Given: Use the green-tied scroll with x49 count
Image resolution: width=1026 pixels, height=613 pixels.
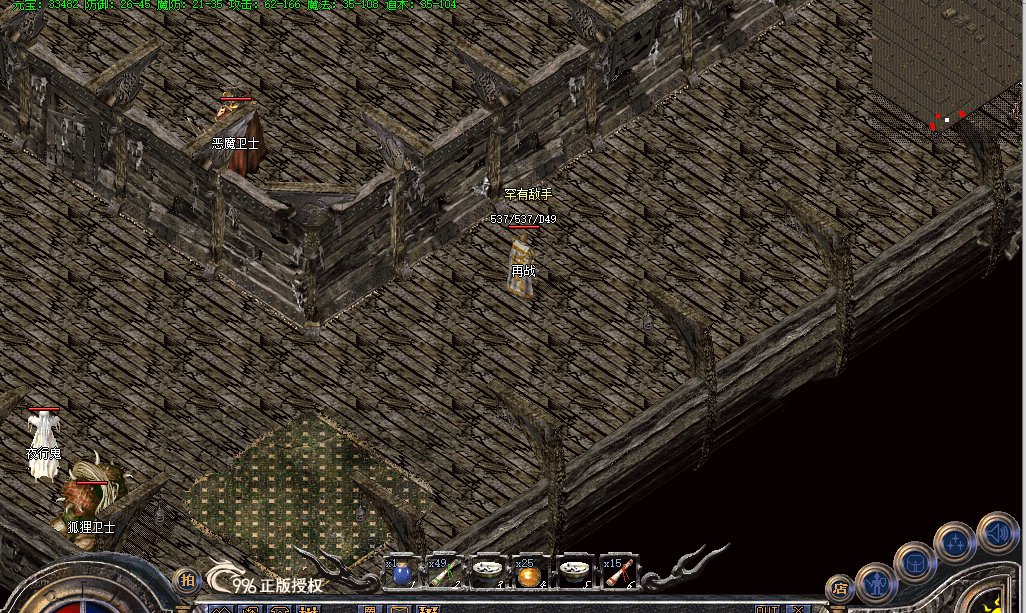Looking at the screenshot, I should coord(444,573).
